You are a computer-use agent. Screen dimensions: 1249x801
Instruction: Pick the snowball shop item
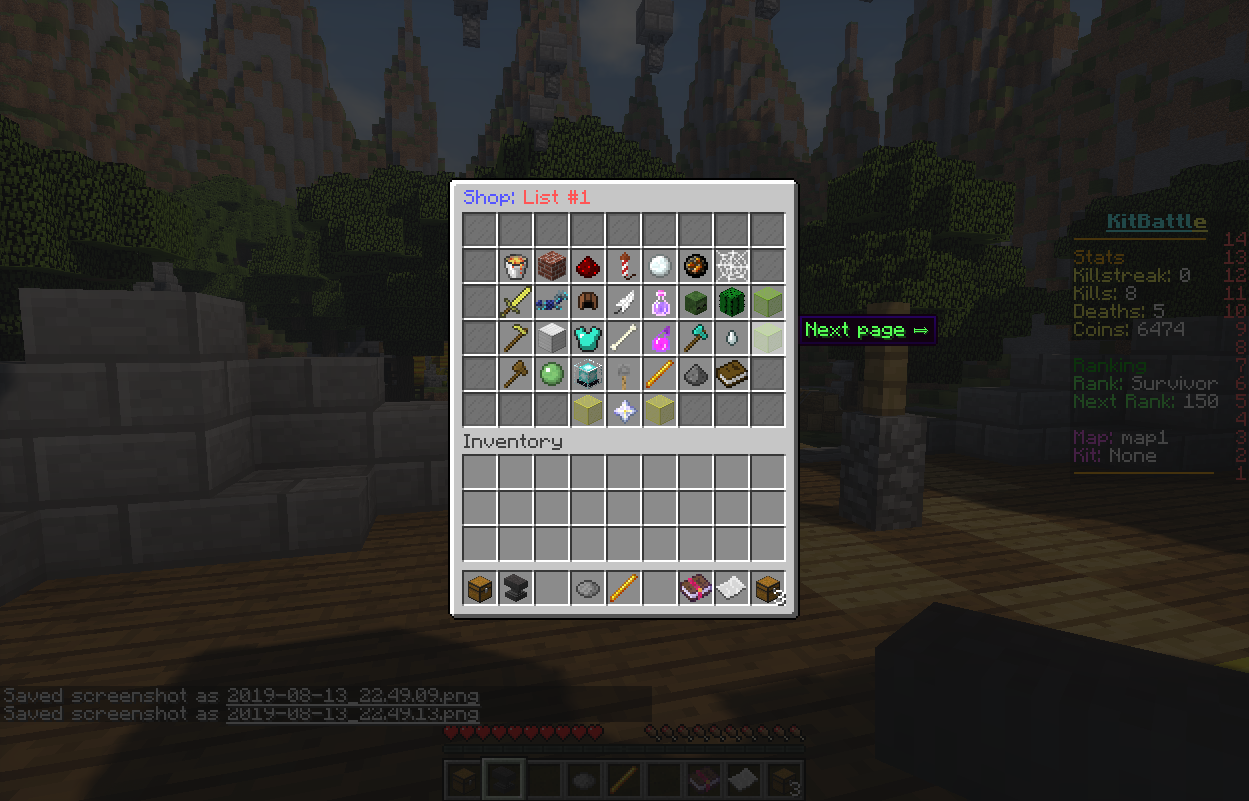click(x=660, y=266)
